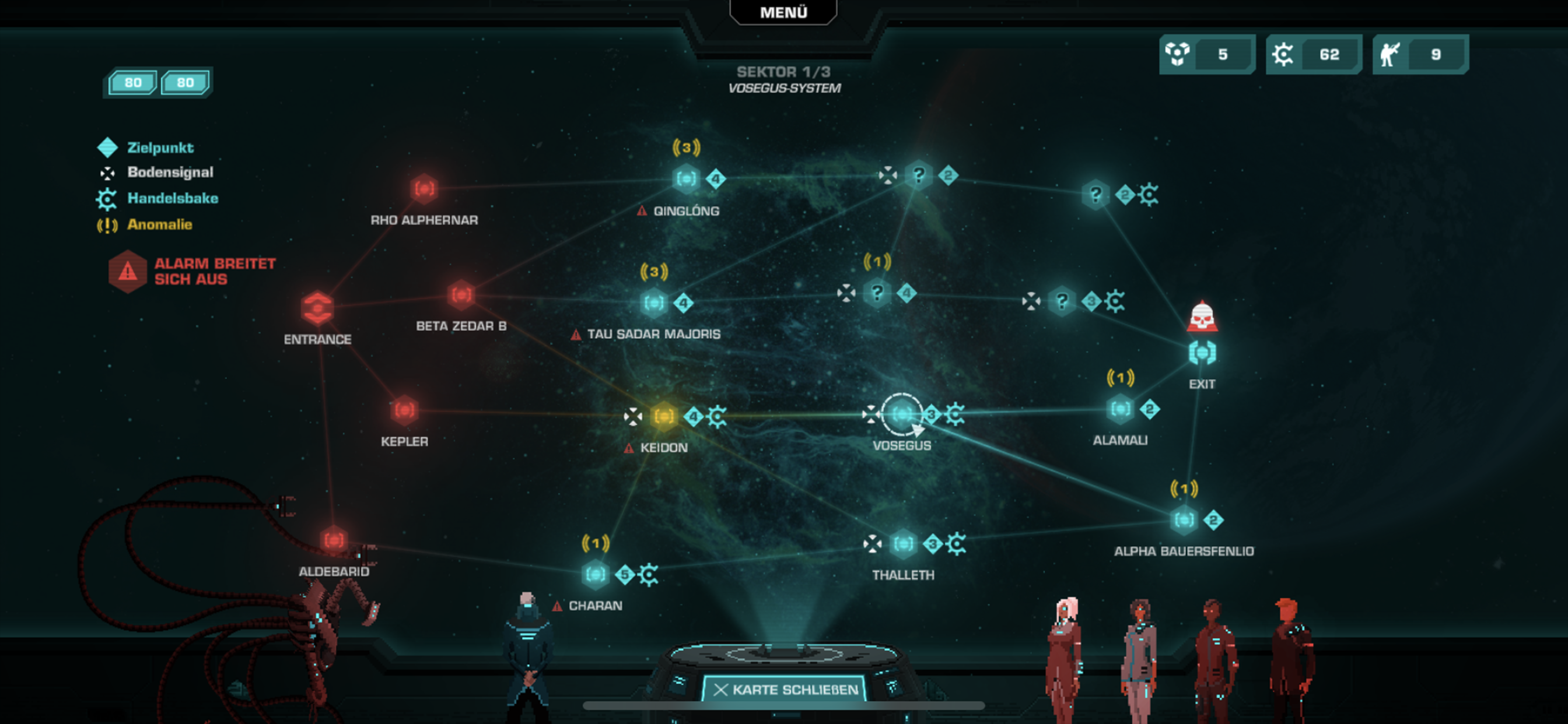Viewport: 1568px width, 724px height.
Task: Select the Vosegus system node
Action: point(901,415)
